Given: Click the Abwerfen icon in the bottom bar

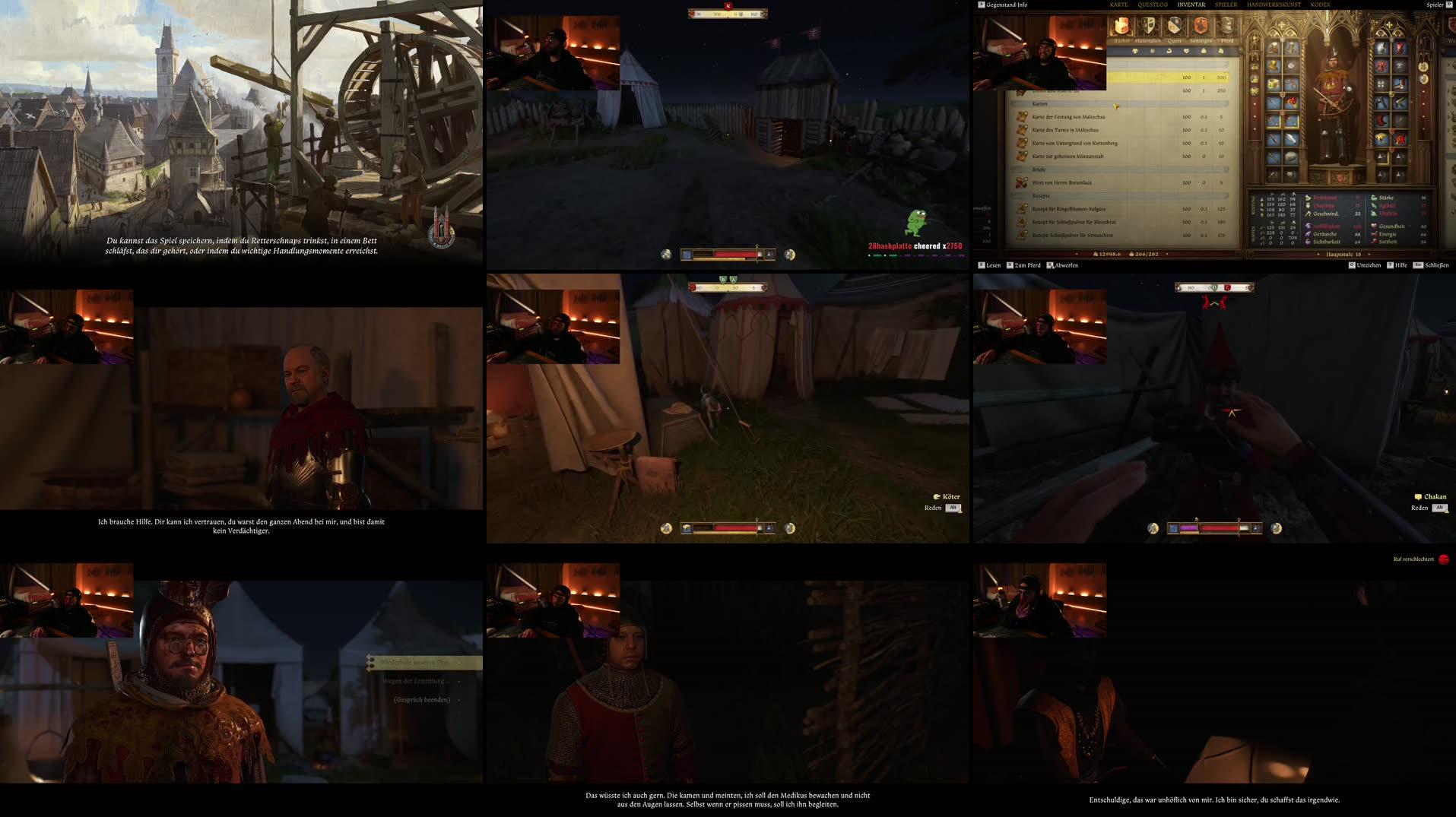Looking at the screenshot, I should click(x=1050, y=265).
